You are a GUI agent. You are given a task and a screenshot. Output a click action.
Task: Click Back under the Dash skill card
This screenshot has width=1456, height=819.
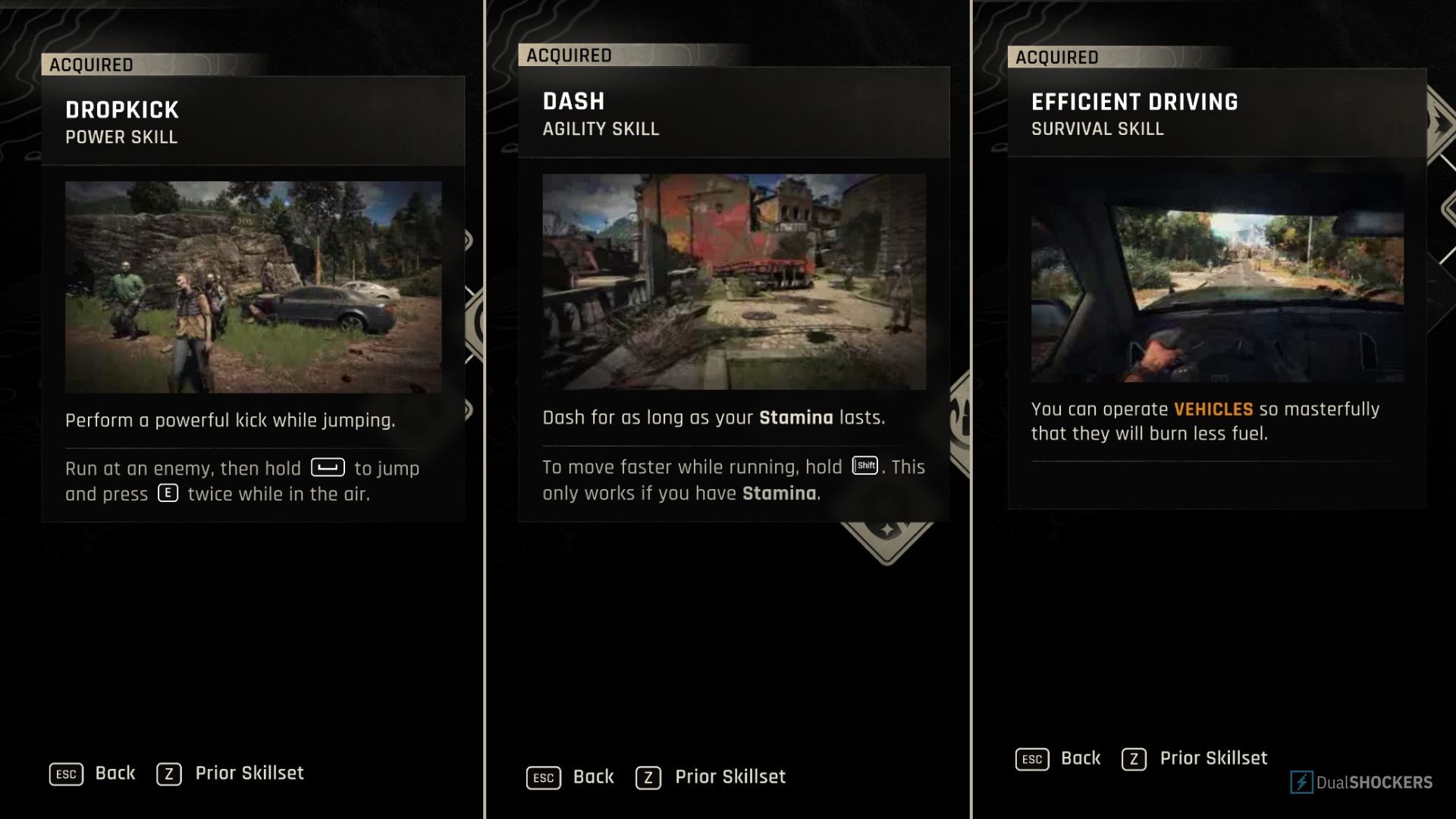570,777
